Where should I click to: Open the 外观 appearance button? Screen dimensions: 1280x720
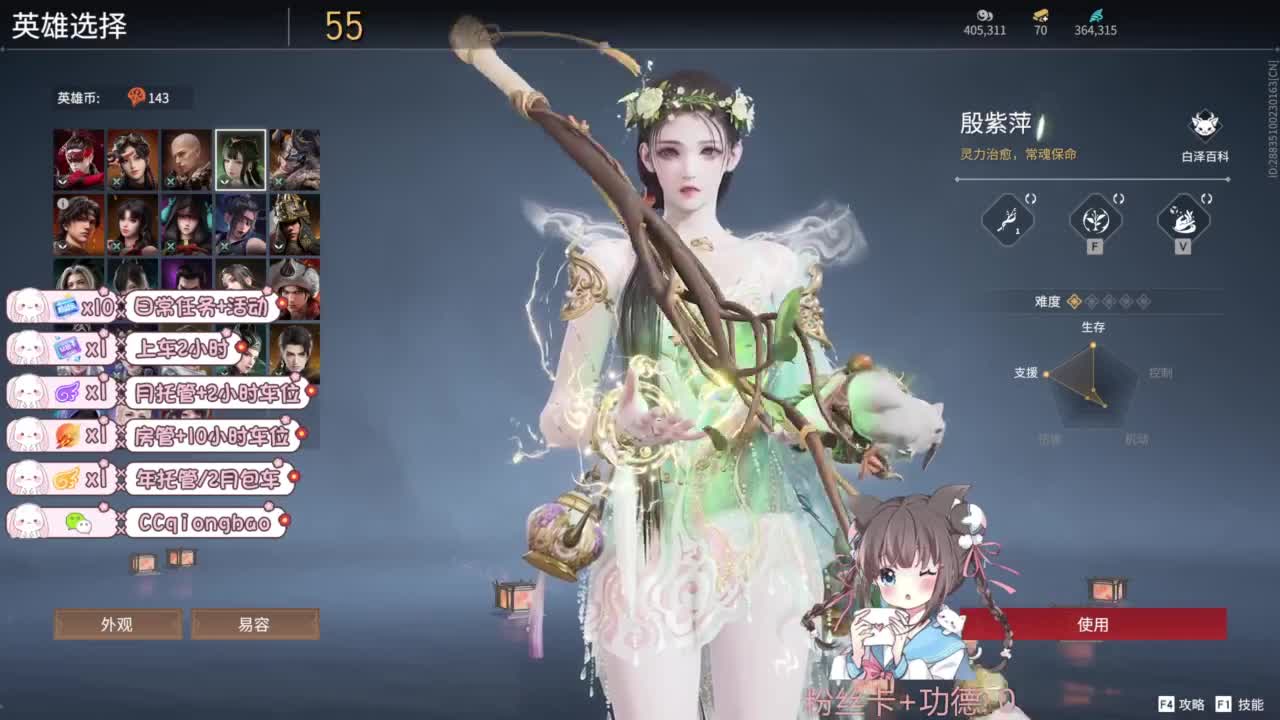pyautogui.click(x=118, y=624)
